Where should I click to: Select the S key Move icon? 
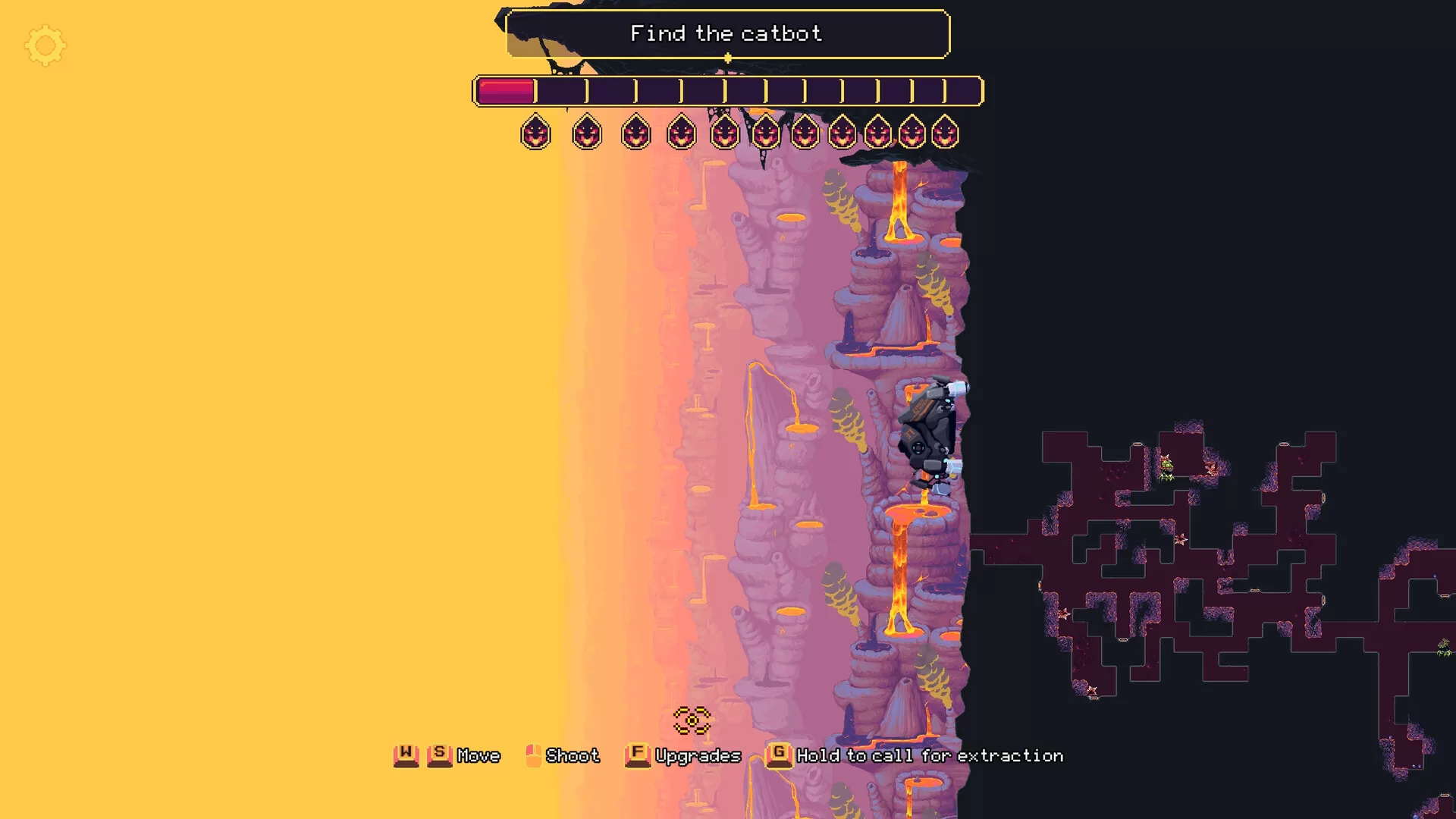tap(440, 755)
